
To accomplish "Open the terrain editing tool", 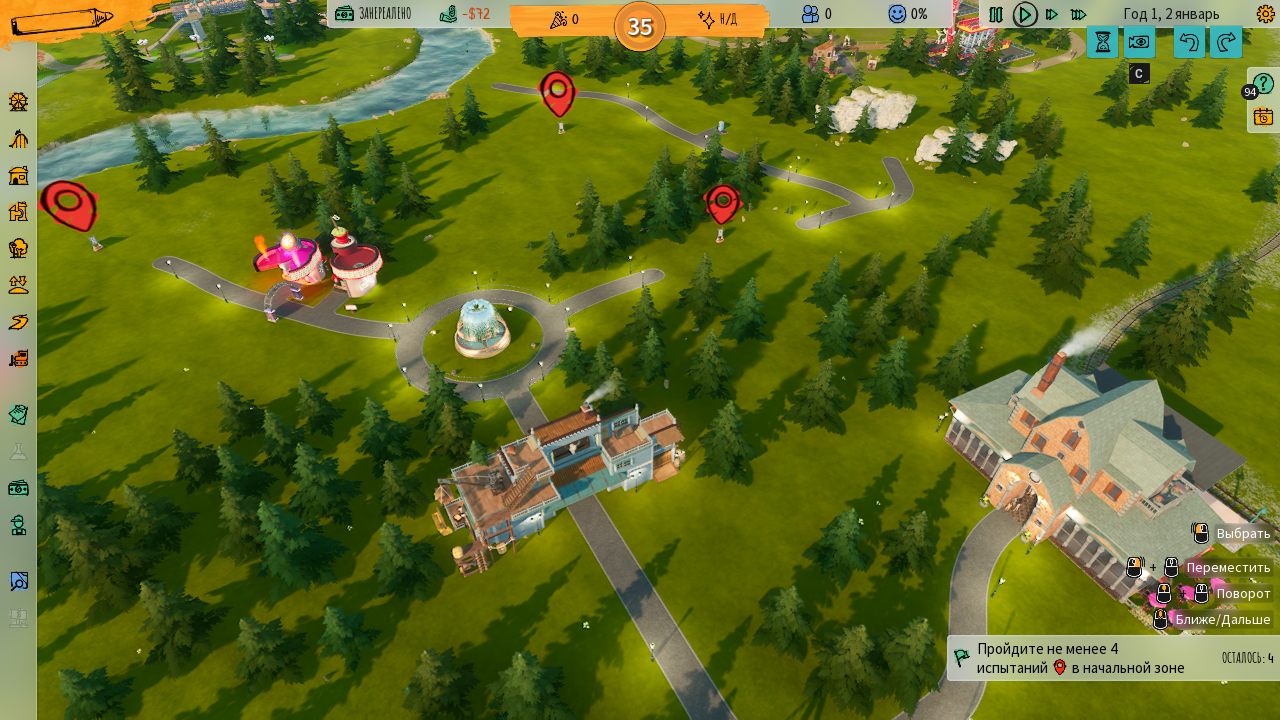I will click(18, 285).
